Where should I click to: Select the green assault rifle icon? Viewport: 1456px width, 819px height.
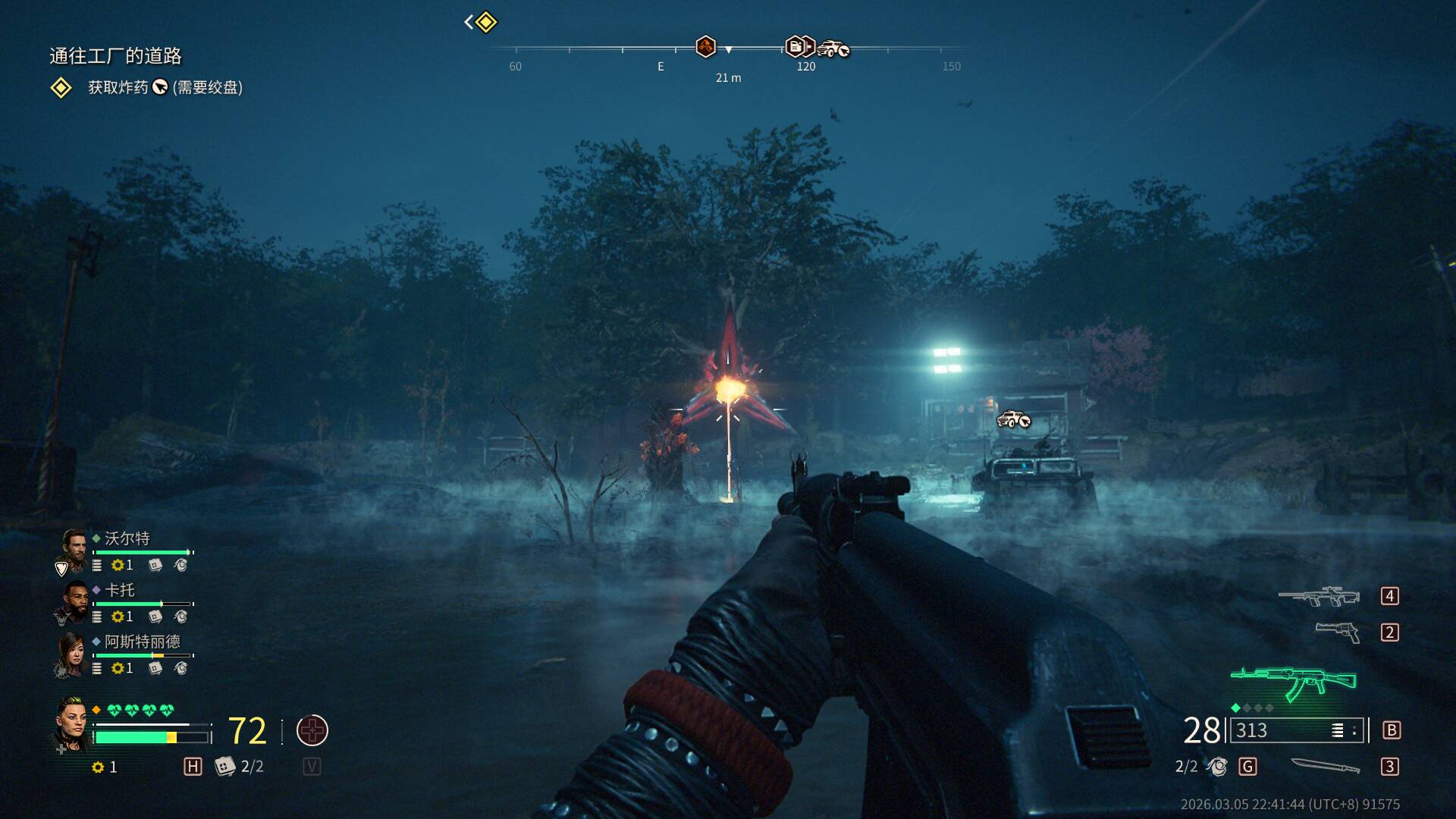(1294, 682)
